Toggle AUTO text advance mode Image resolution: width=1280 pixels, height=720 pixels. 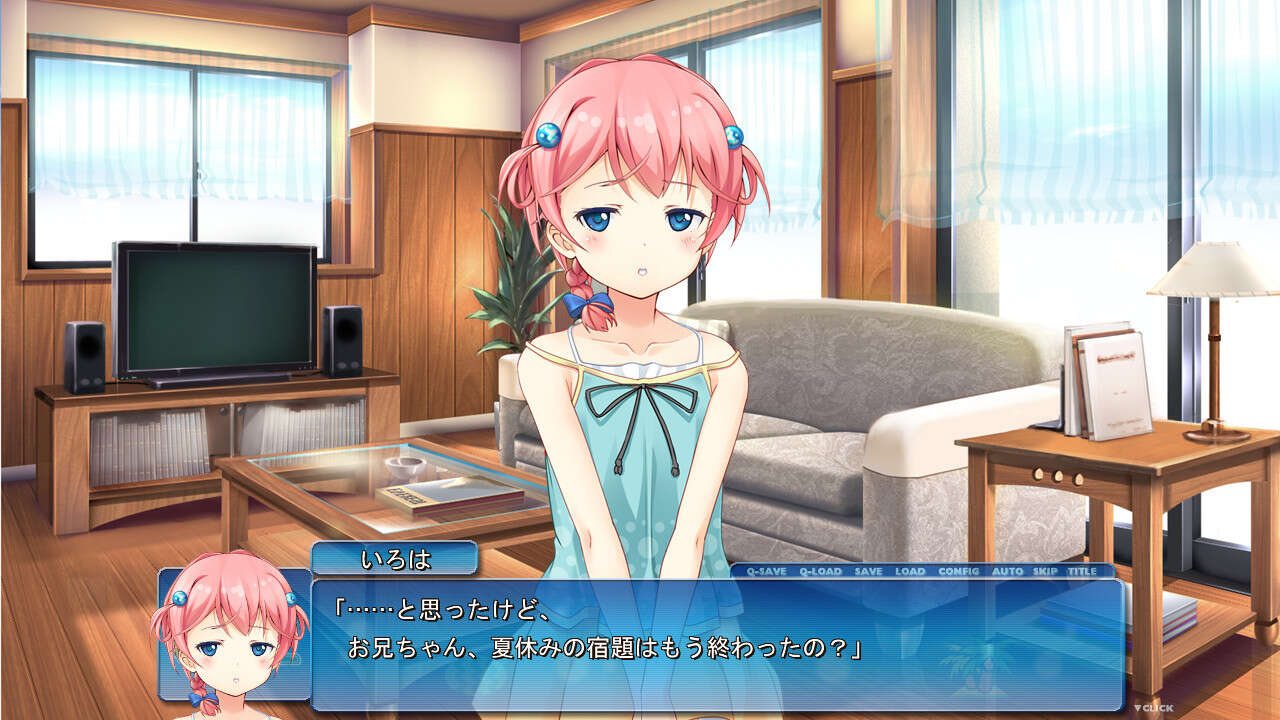click(1007, 571)
